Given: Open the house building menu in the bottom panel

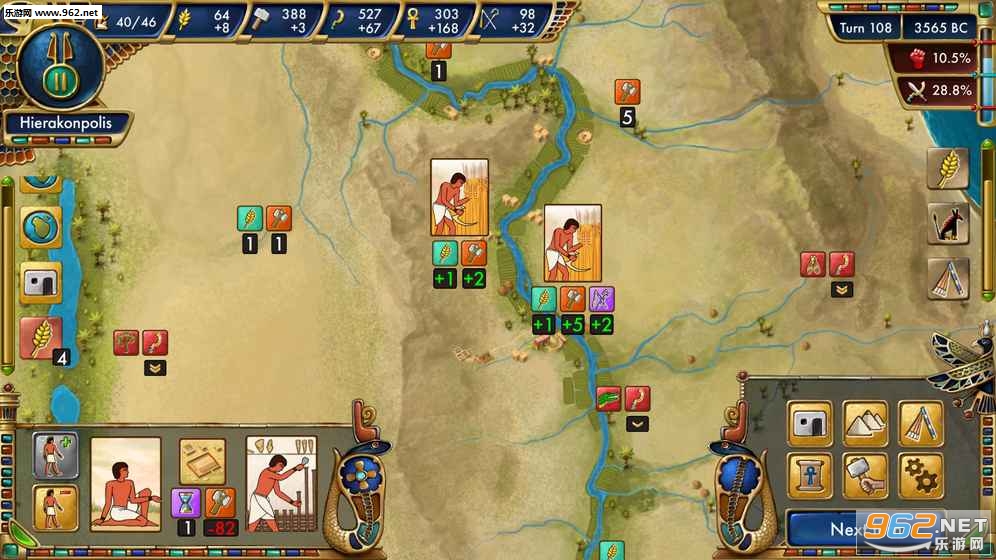Looking at the screenshot, I should (811, 423).
